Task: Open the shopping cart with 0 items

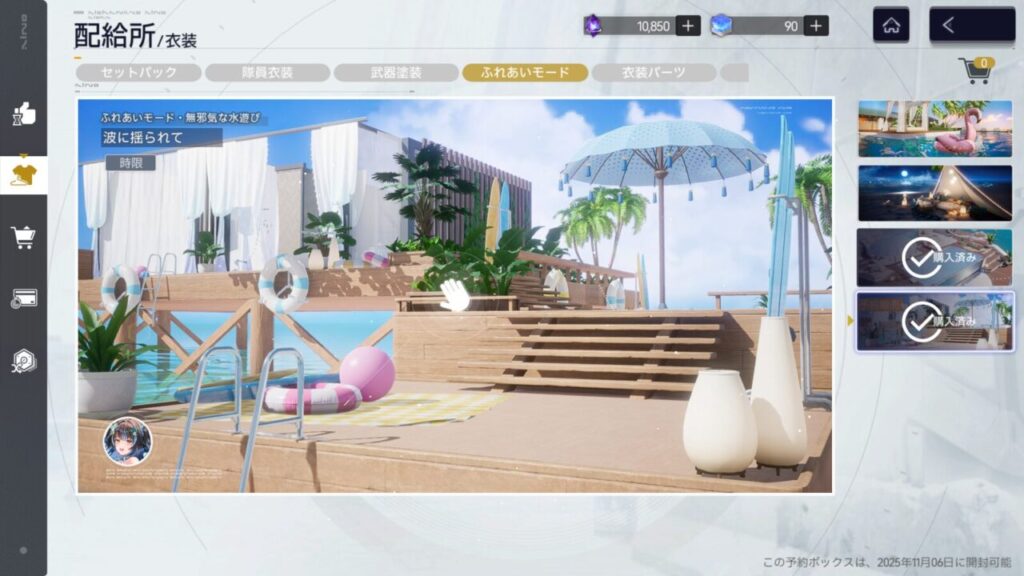Action: coord(974,70)
